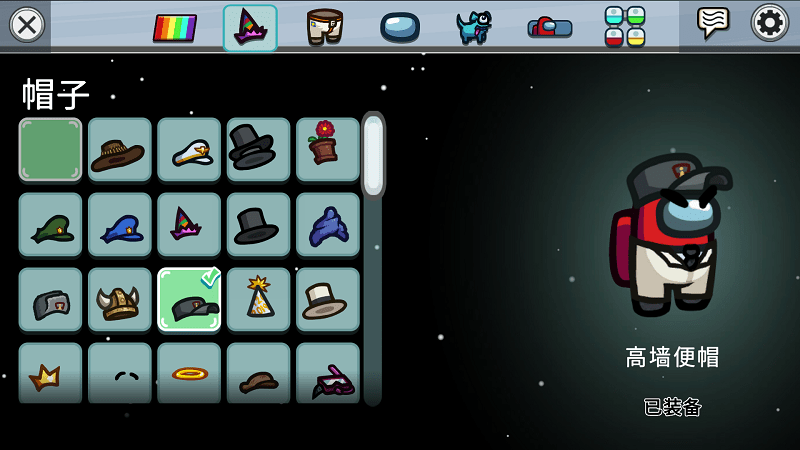This screenshot has height=450, width=800.
Task: Select the blue police cap
Action: pos(119,225)
